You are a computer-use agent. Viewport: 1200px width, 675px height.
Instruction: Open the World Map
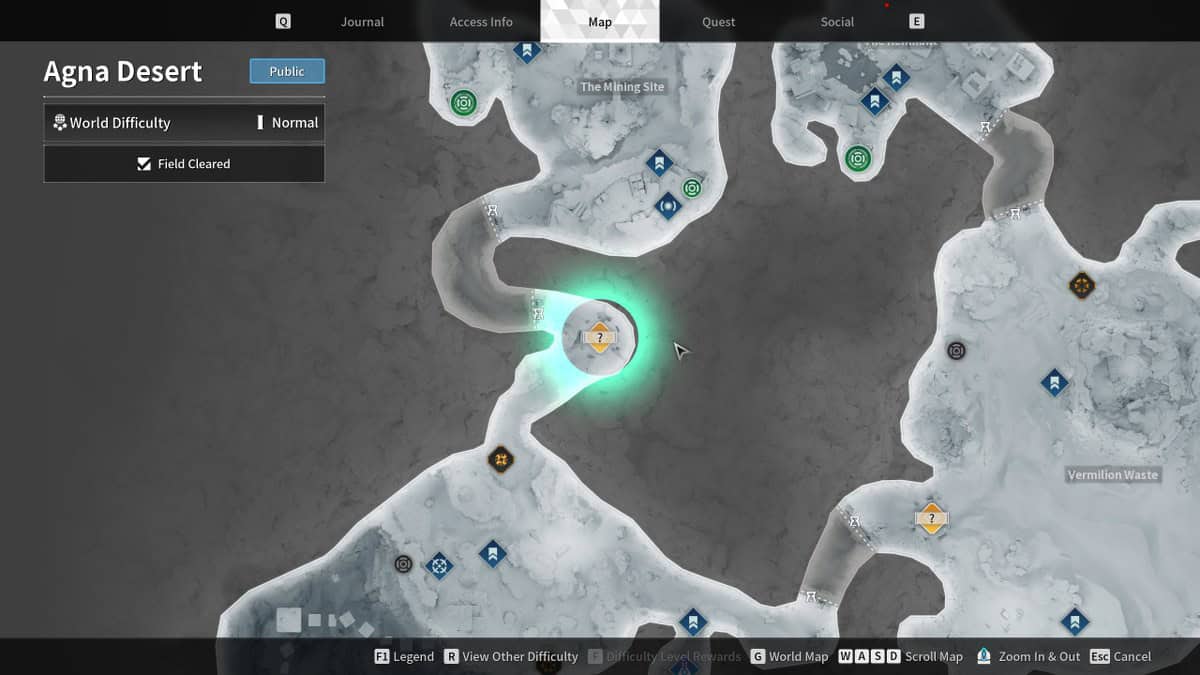coord(789,657)
